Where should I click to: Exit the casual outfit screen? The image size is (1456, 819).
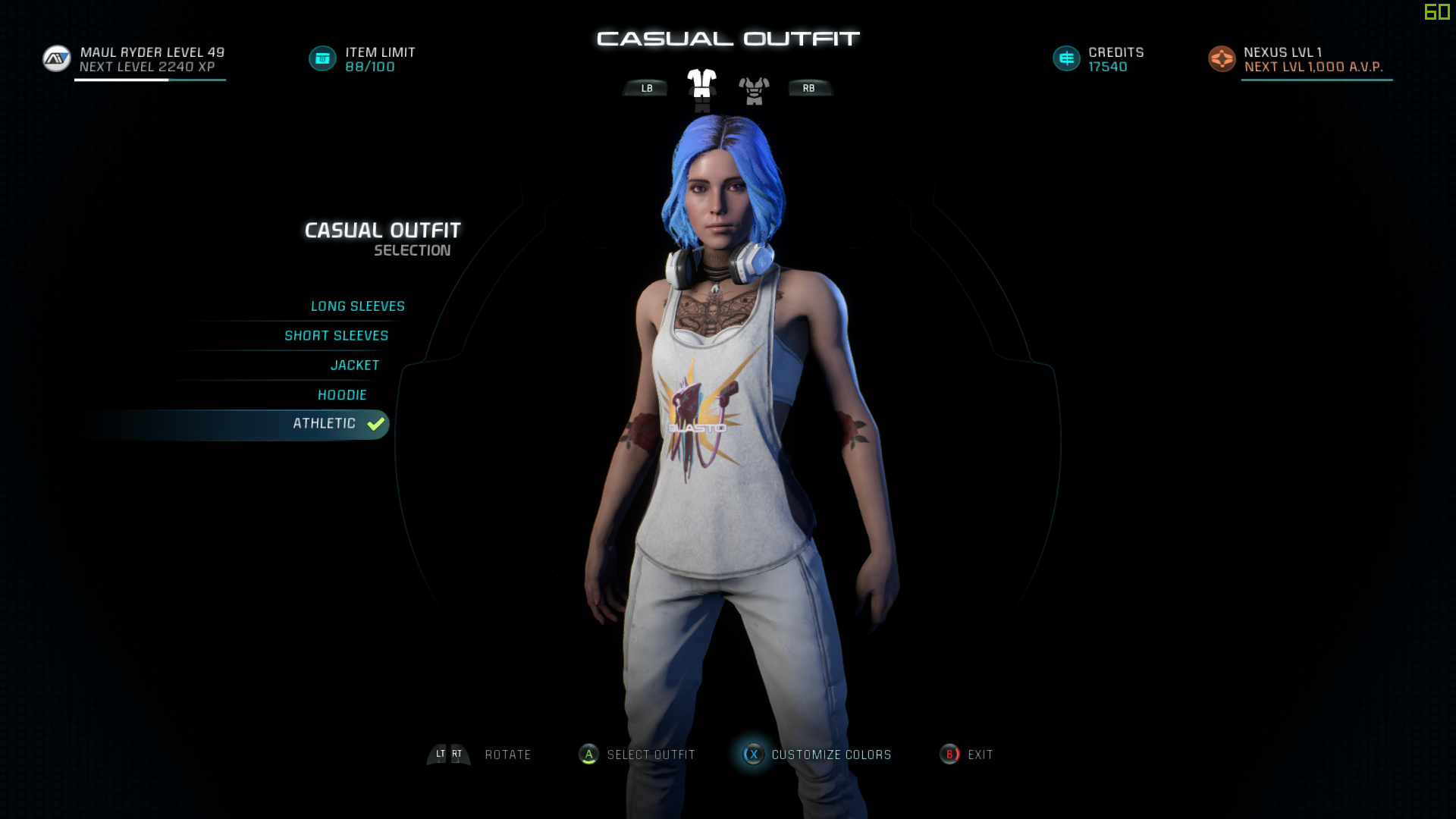point(979,755)
